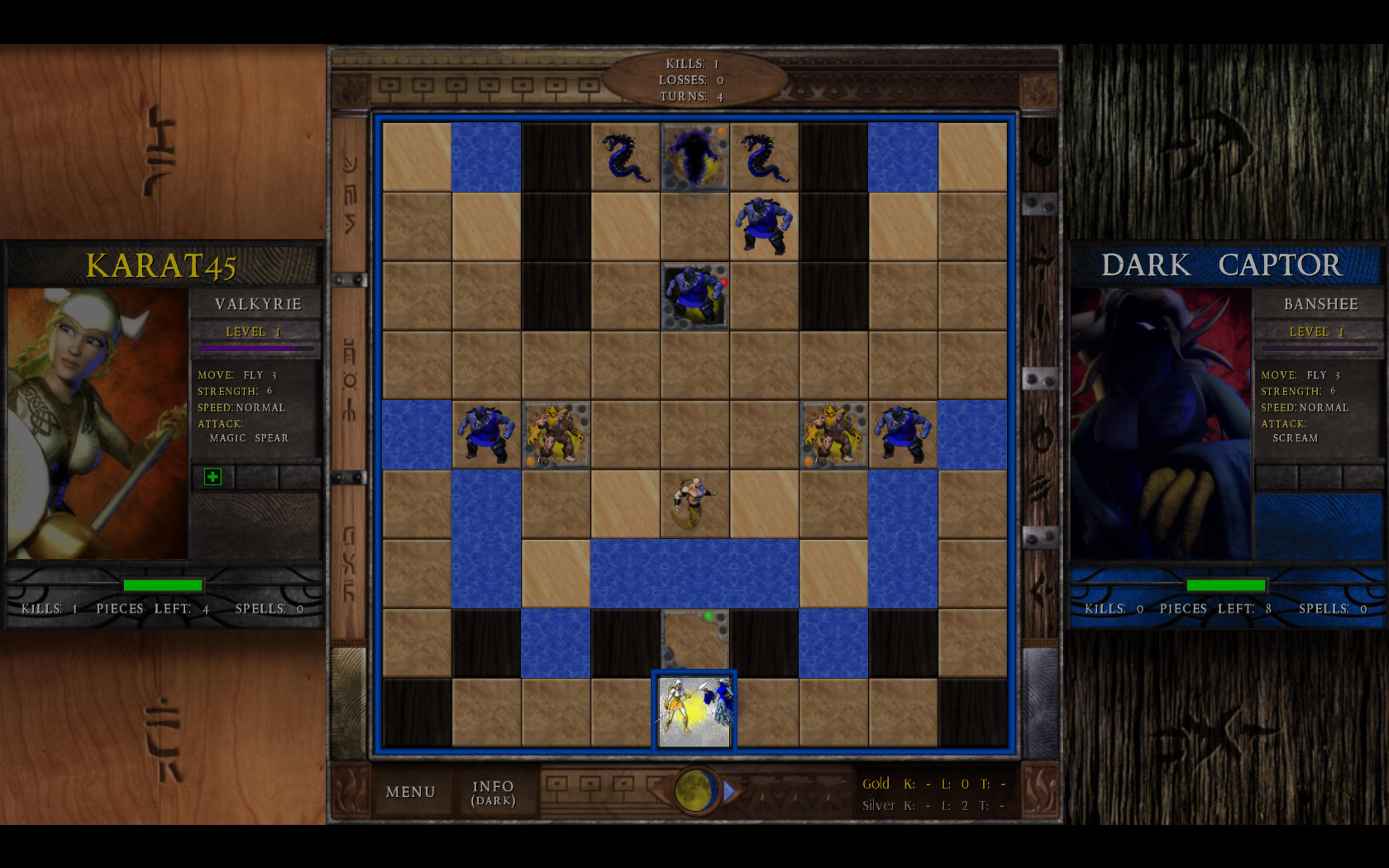Click the green plus icon under Valkyrie stats
The height and width of the screenshot is (868, 1389).
[212, 477]
